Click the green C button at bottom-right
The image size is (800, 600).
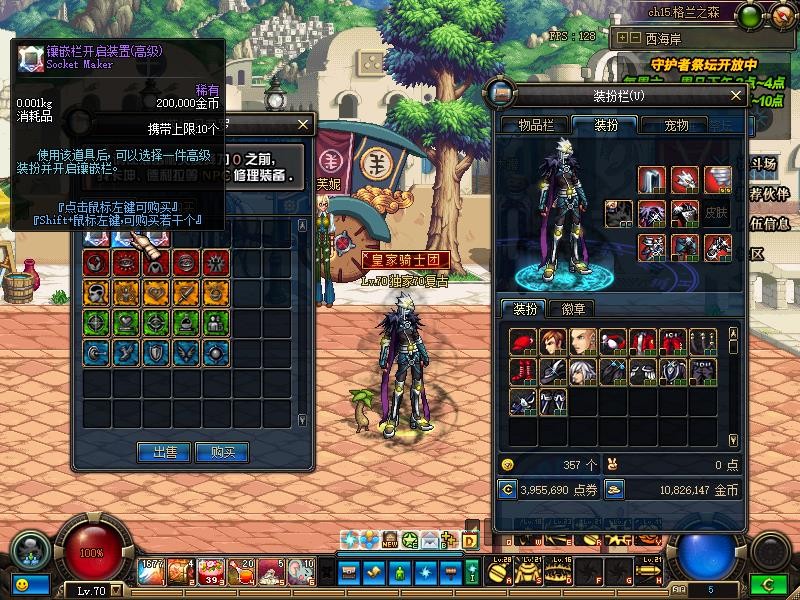click(768, 582)
